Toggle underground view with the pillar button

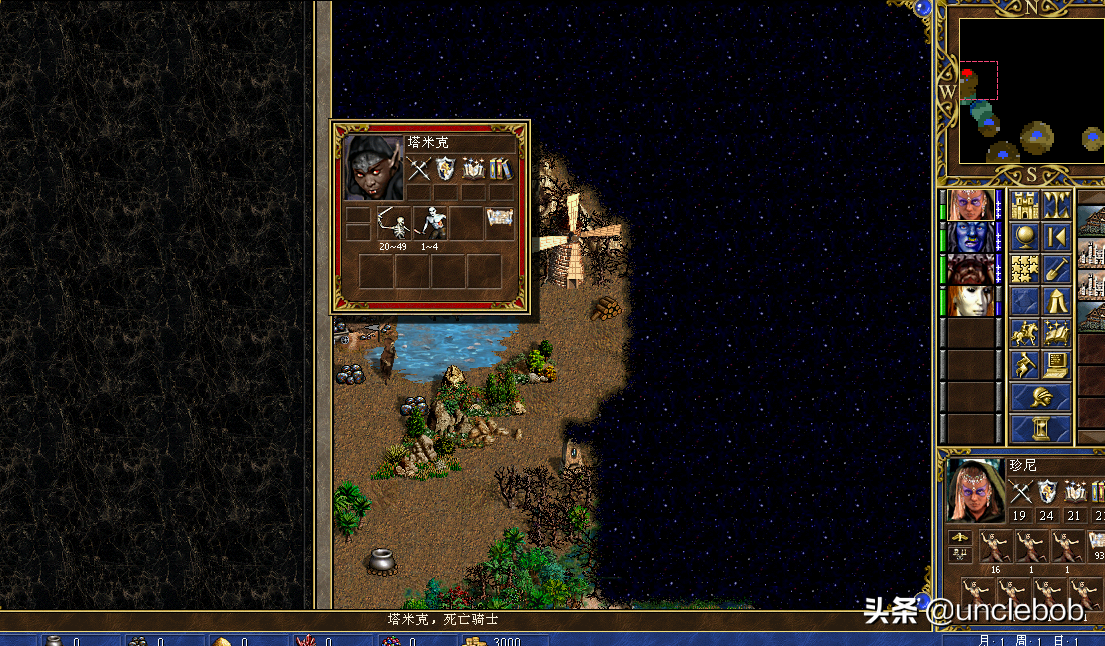(1056, 206)
